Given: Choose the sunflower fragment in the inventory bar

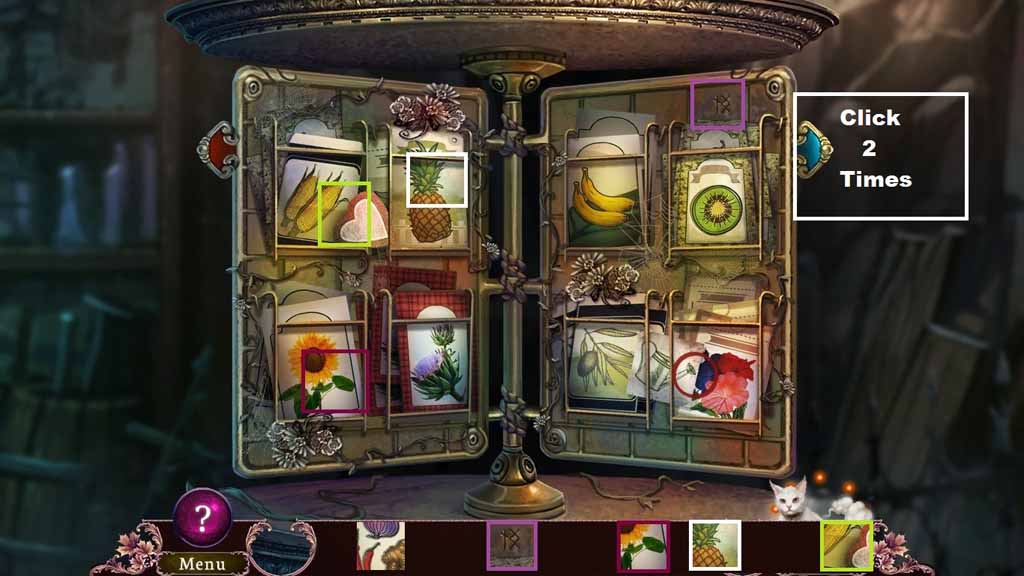Looking at the screenshot, I should point(643,546).
